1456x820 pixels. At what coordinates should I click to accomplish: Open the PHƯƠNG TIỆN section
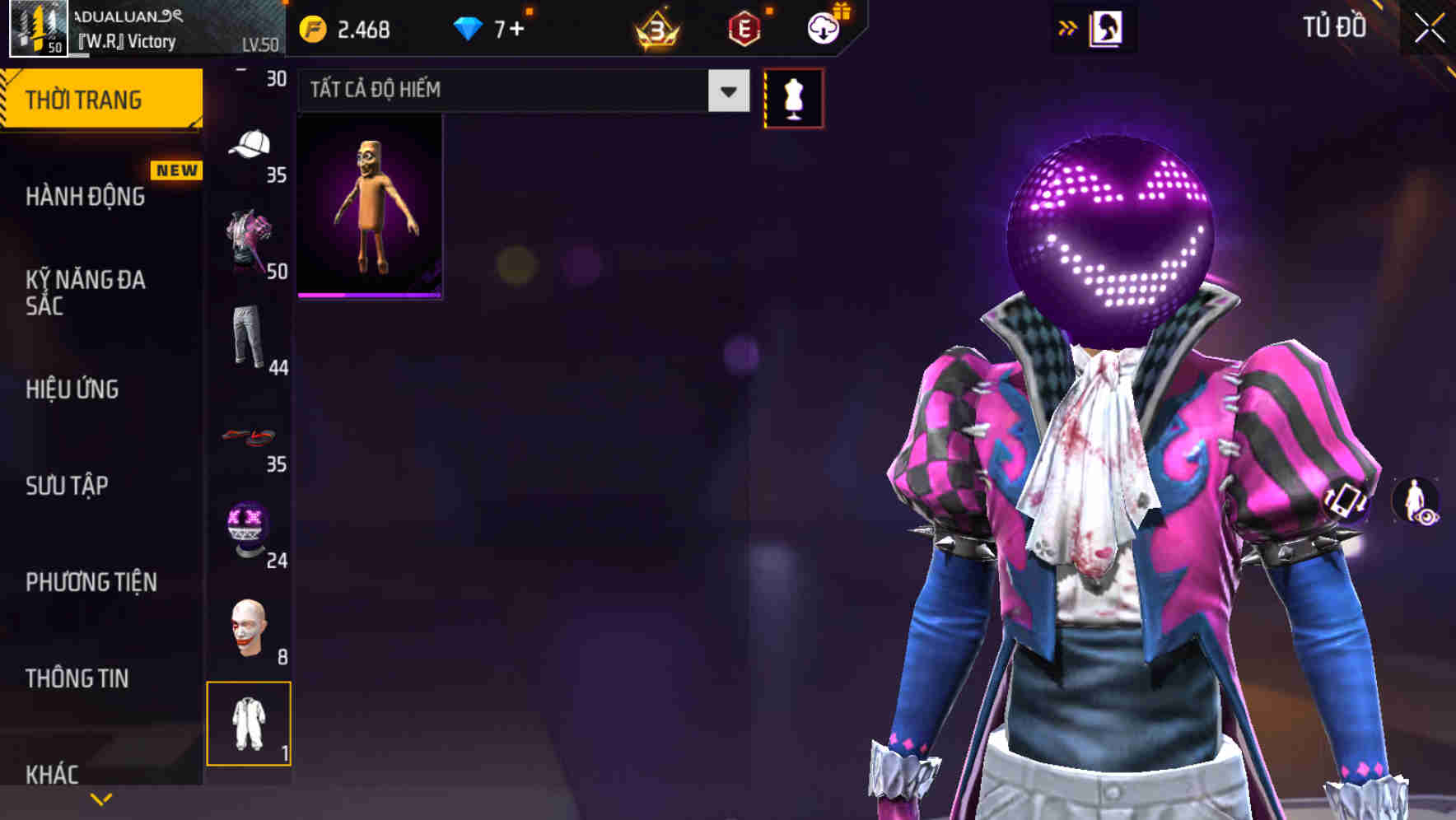click(x=89, y=581)
